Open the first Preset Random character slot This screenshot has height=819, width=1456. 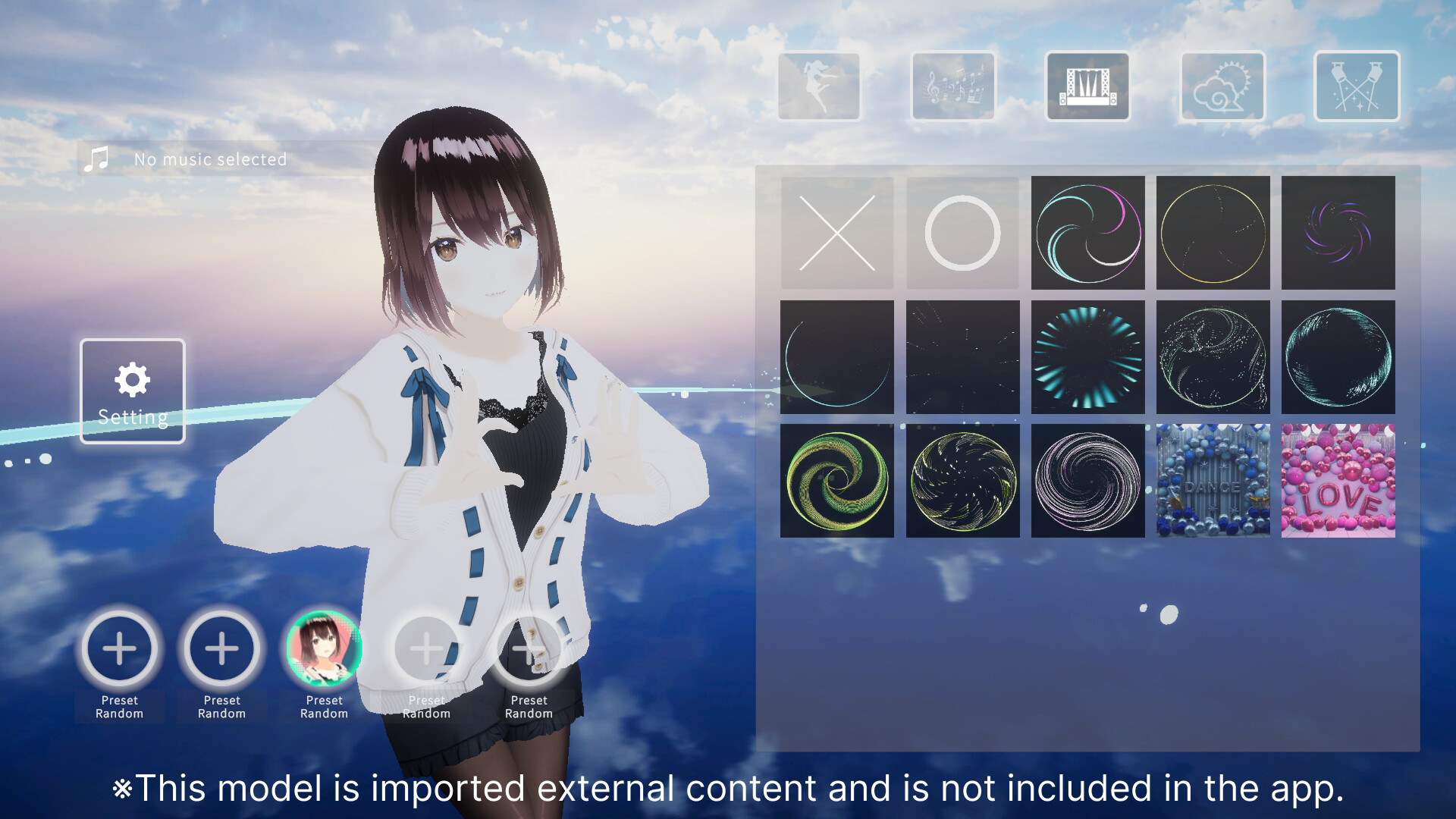[x=119, y=649]
